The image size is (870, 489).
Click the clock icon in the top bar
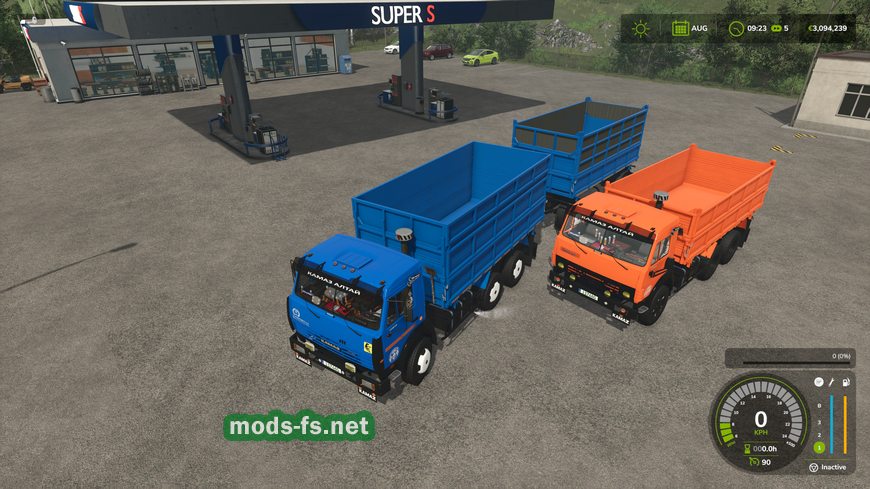pos(736,28)
